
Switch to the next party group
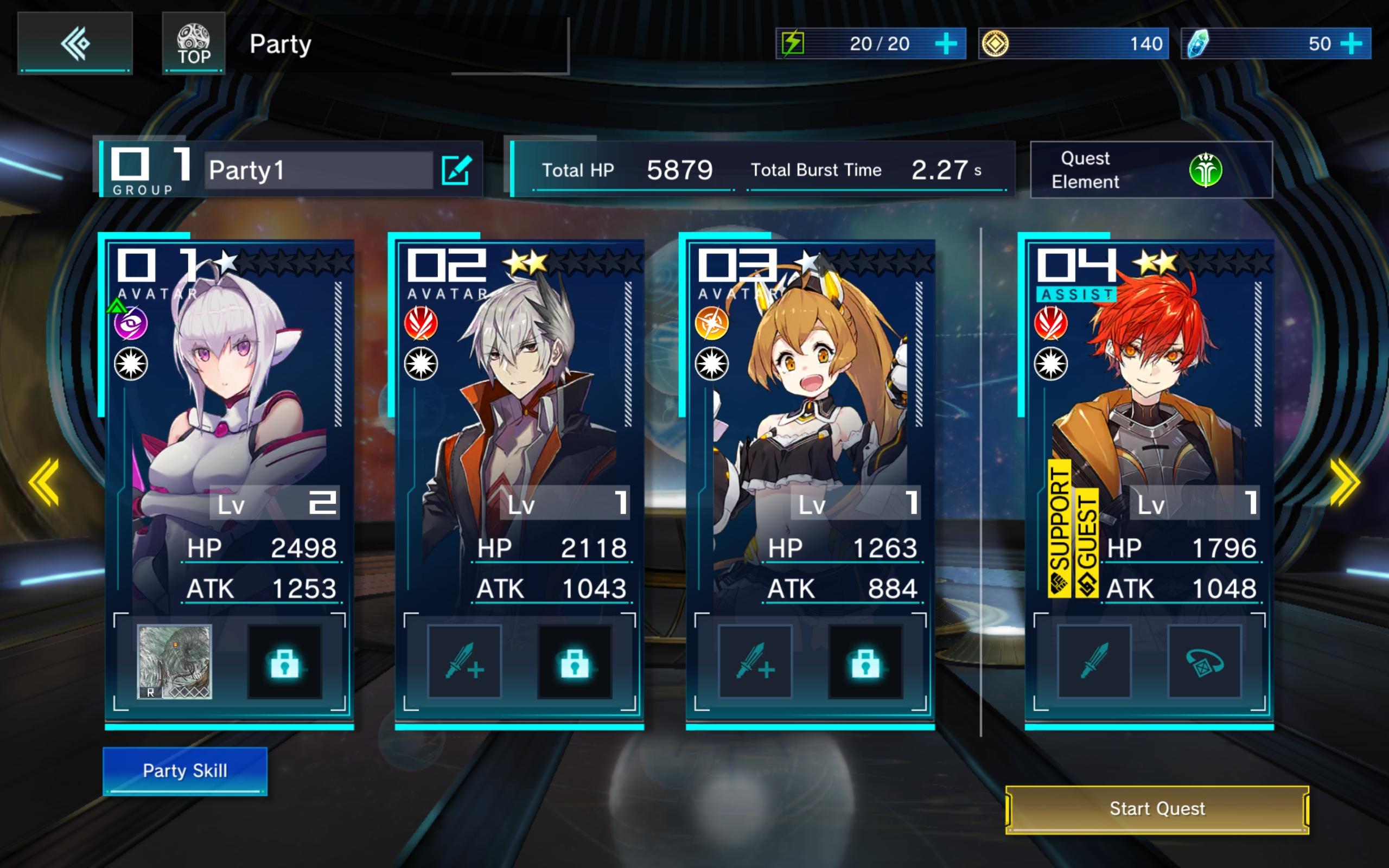point(1344,482)
